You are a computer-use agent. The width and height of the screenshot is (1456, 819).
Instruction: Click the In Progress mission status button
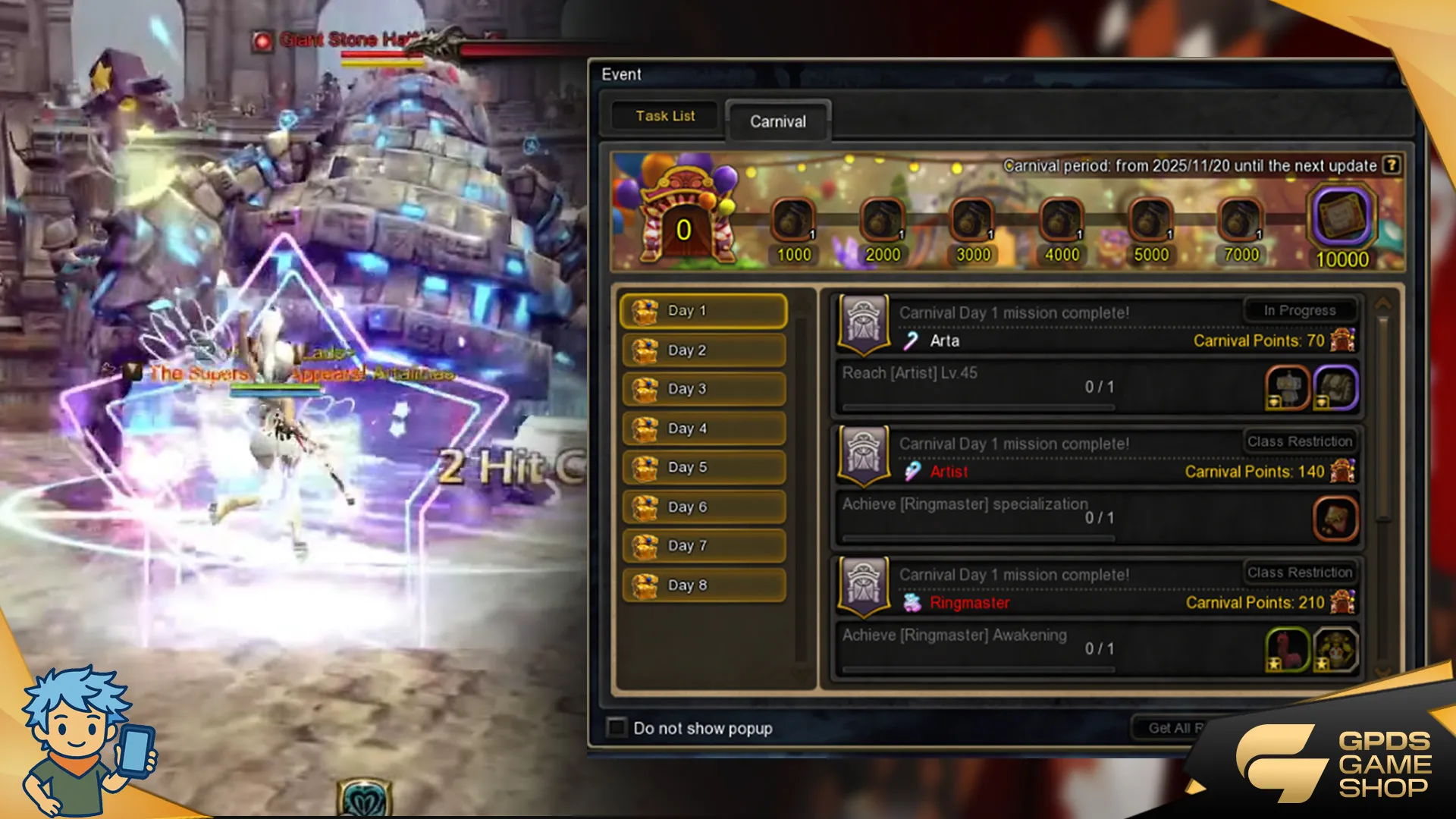tap(1300, 310)
